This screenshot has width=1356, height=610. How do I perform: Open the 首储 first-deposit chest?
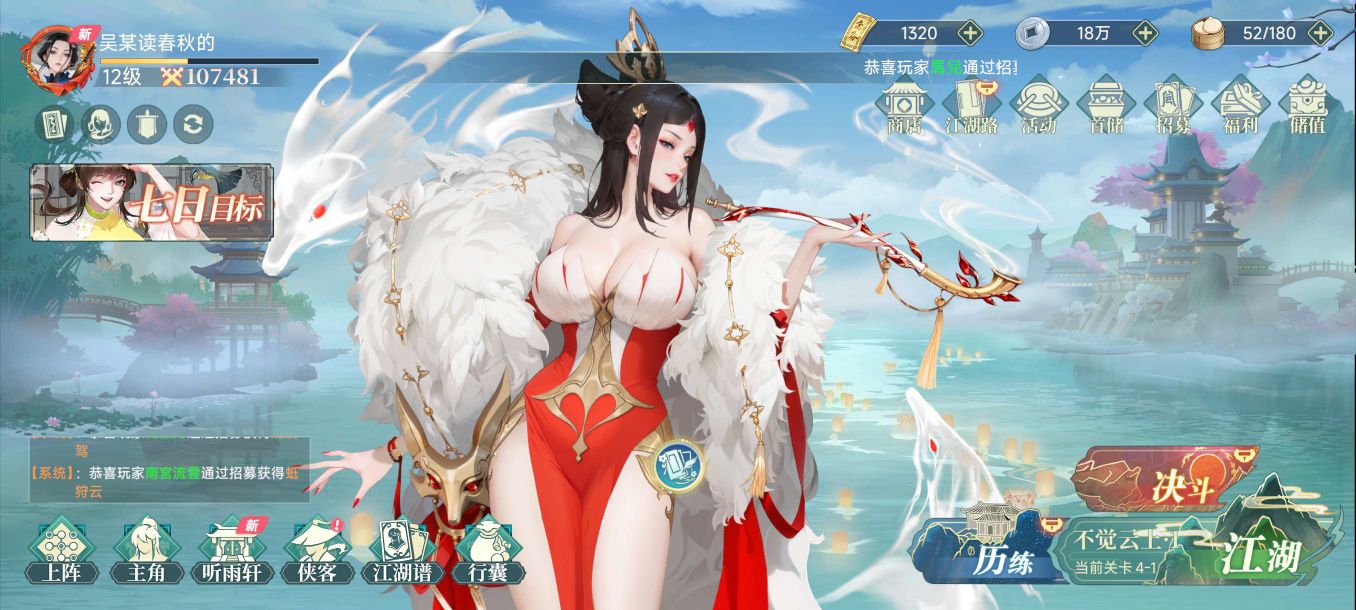click(x=1107, y=107)
